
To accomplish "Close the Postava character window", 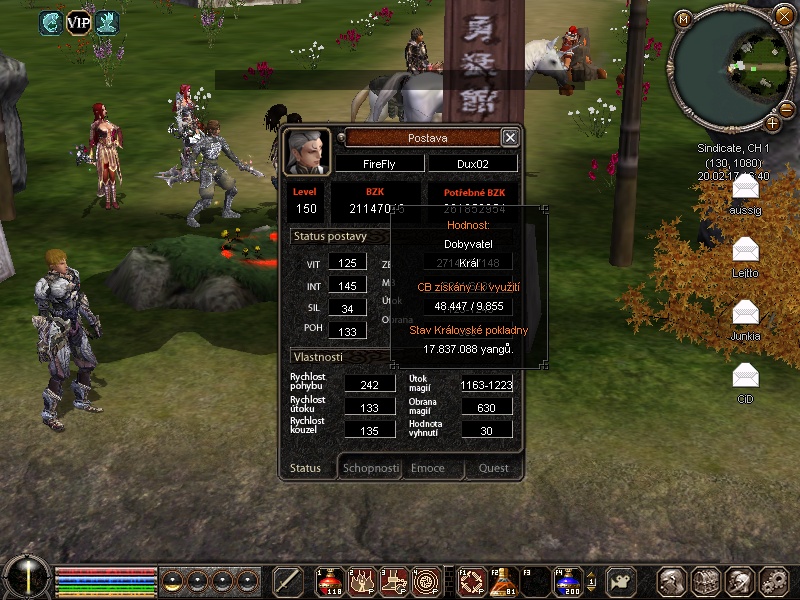I will pos(510,138).
